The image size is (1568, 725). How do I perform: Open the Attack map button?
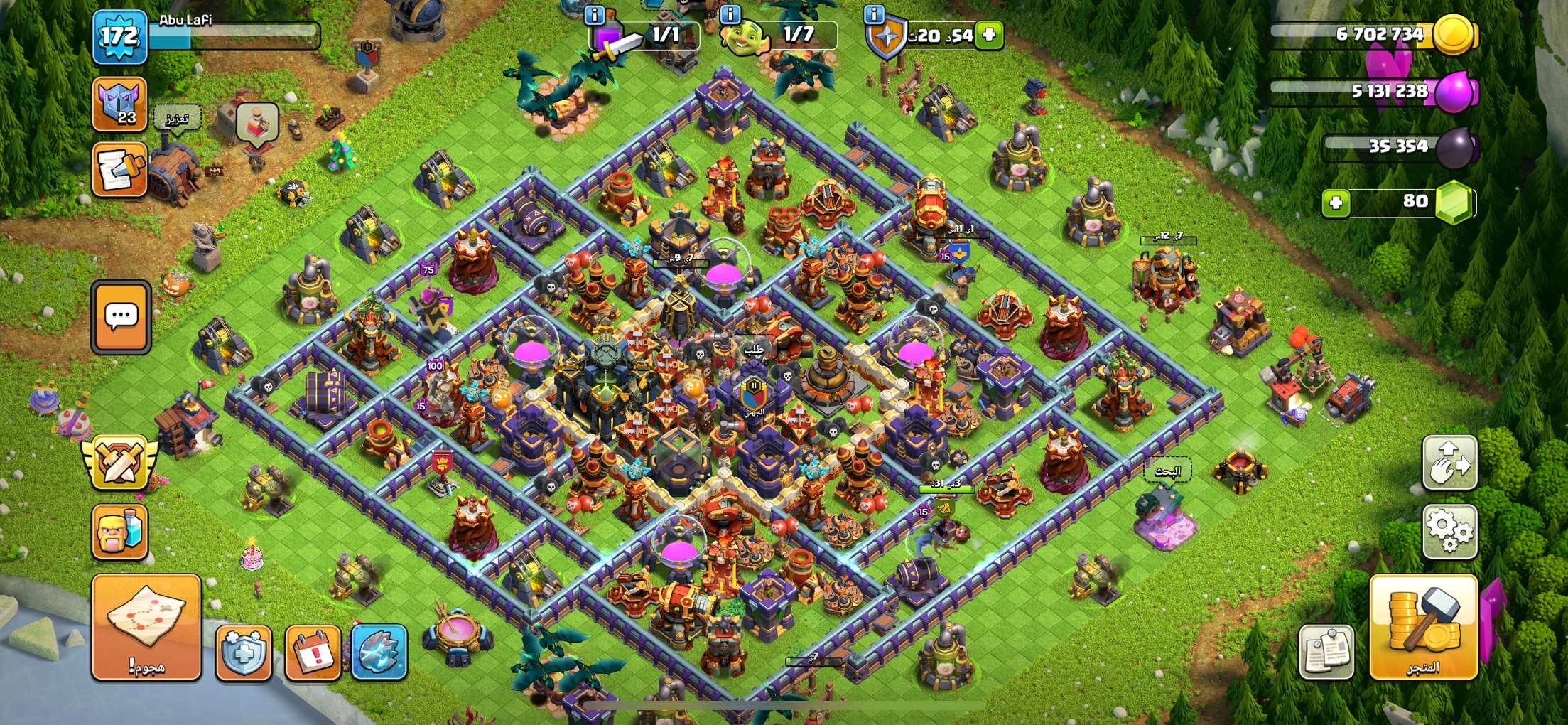pos(146,626)
